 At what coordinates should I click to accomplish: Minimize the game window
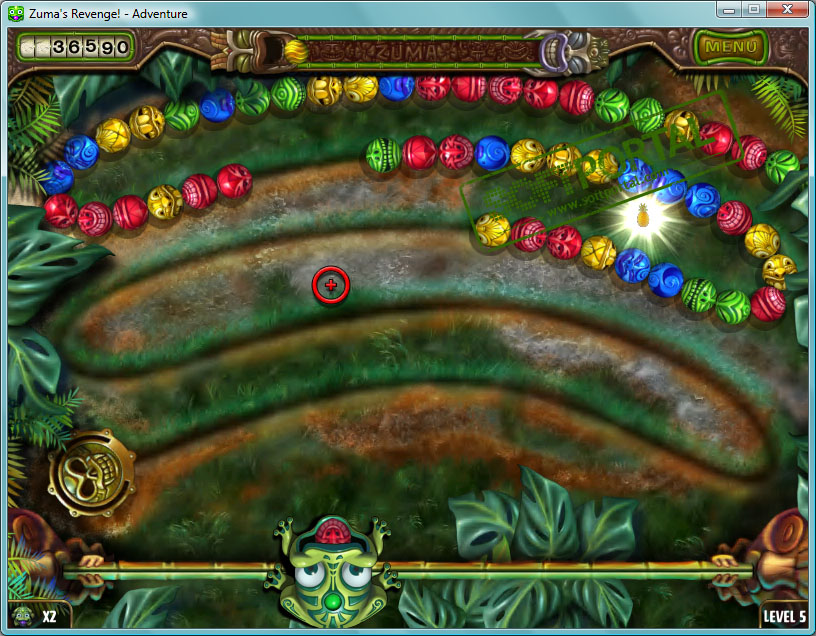tap(728, 9)
